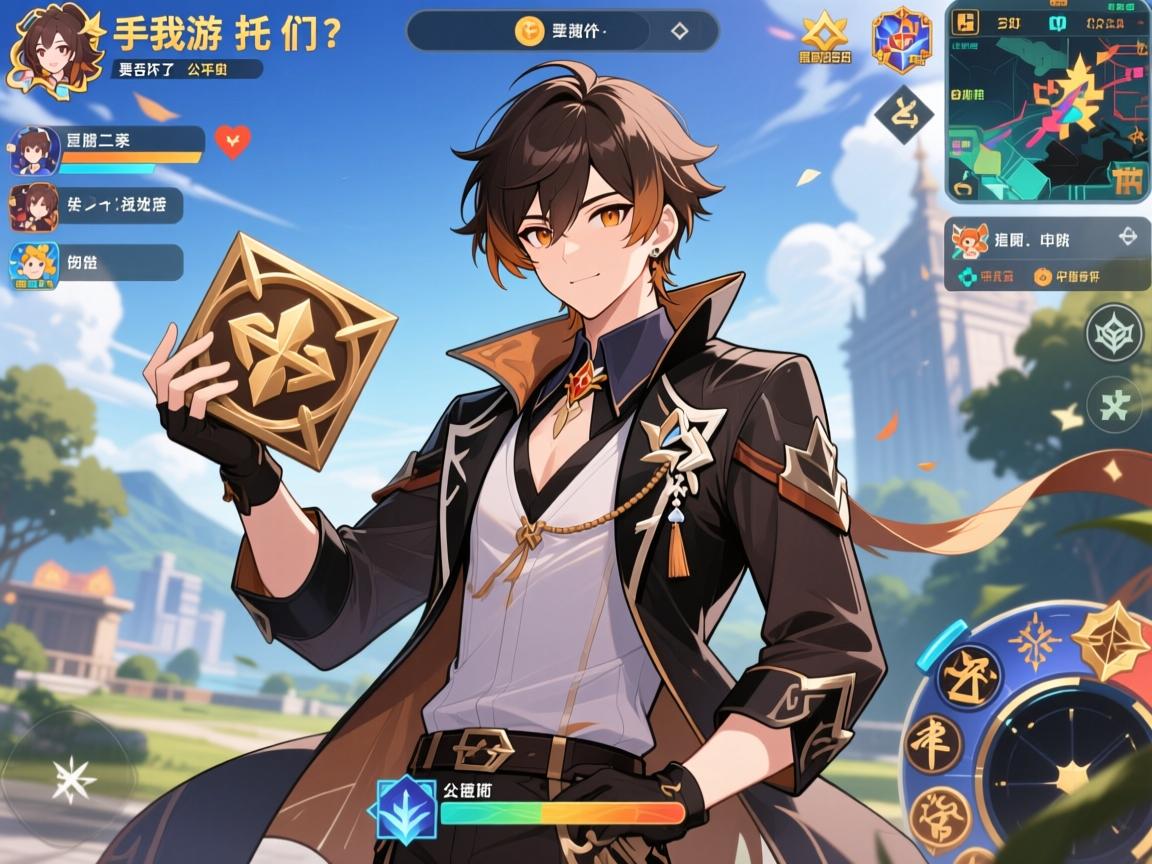Select the blonde-haired party member row
The height and width of the screenshot is (864, 1152).
click(97, 263)
